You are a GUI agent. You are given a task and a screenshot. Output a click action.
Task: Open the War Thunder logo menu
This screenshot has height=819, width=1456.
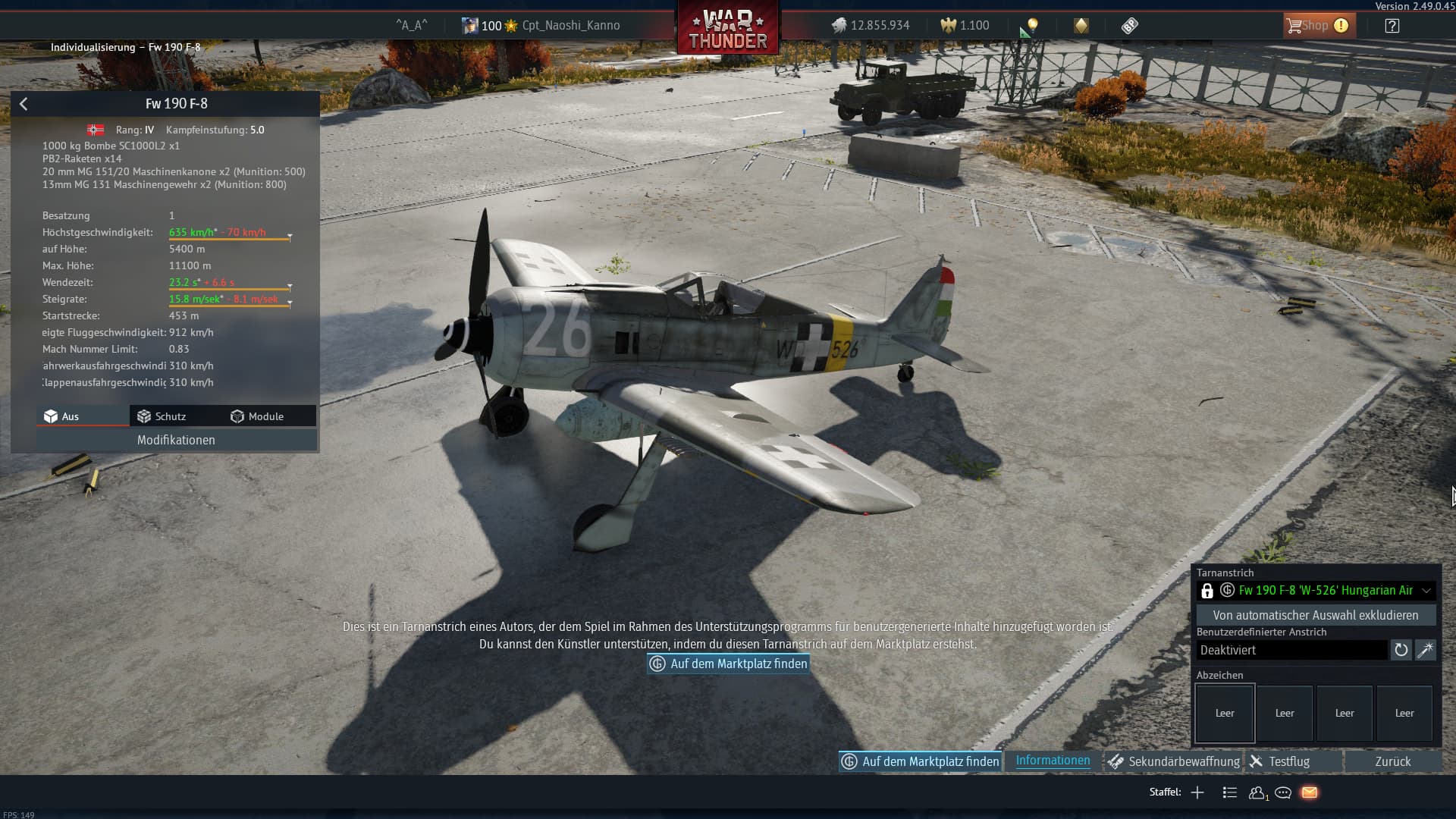pos(728,29)
